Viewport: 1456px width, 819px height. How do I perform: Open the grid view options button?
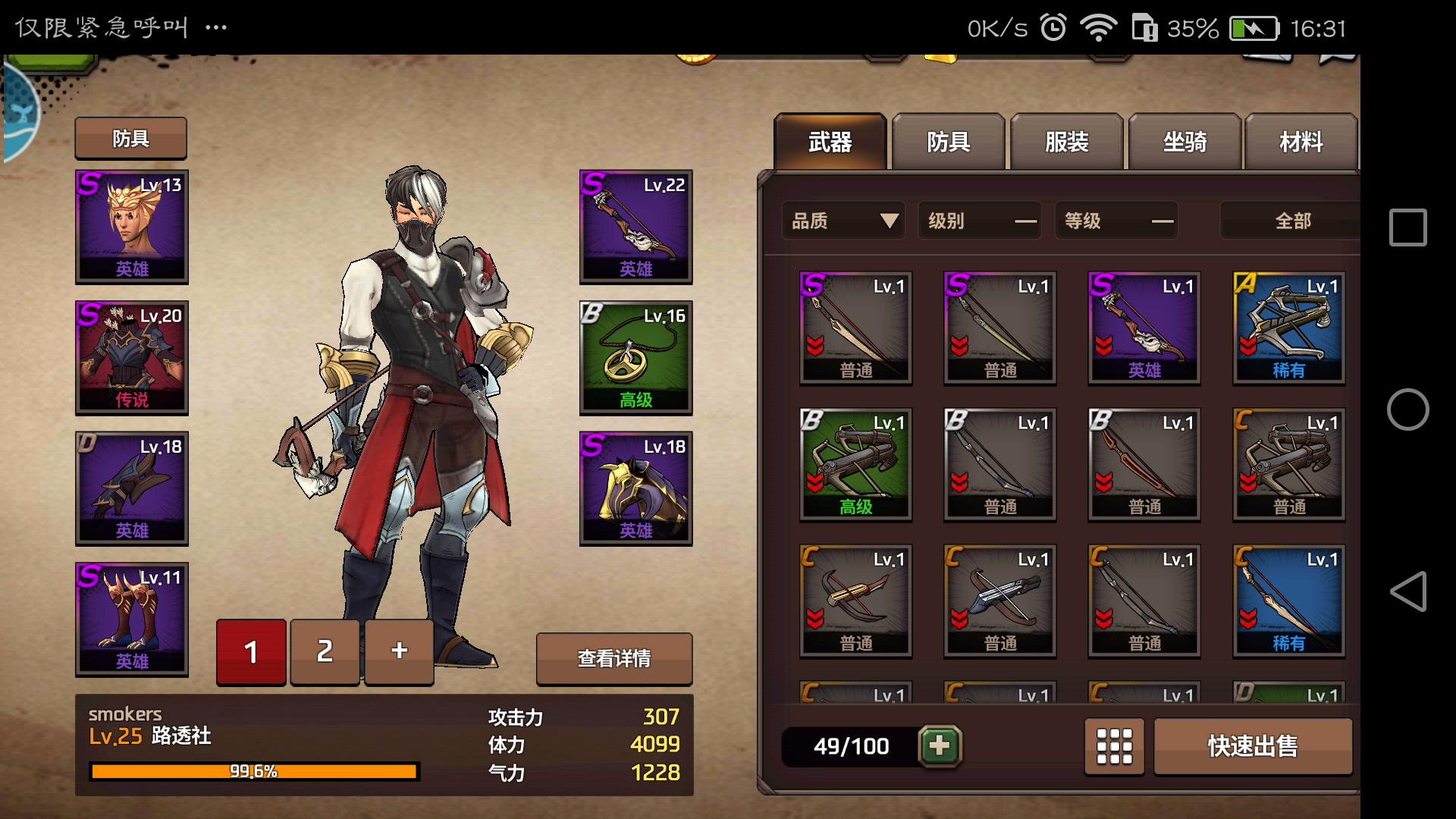pyautogui.click(x=1114, y=746)
